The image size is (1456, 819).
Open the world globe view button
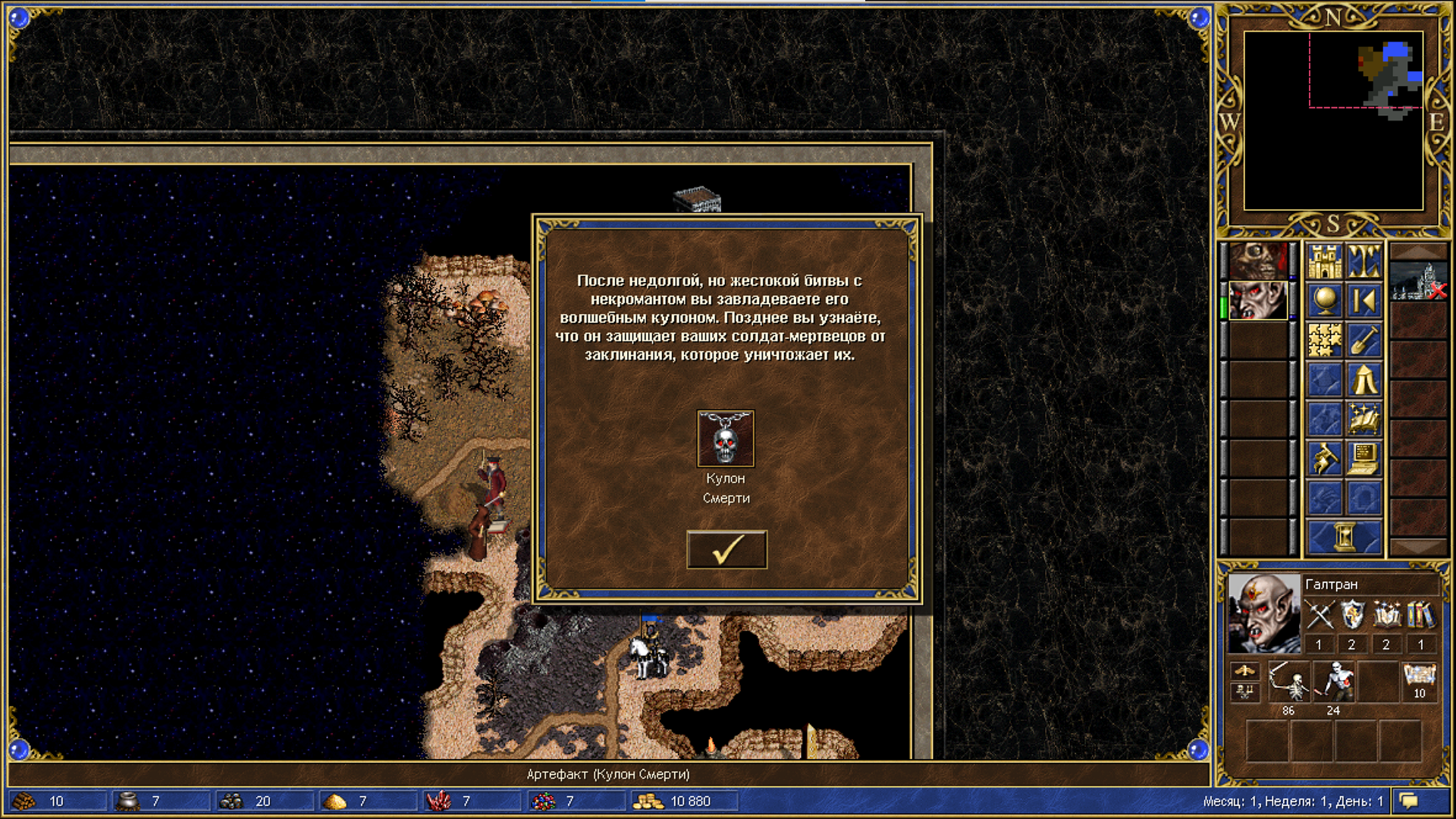click(1325, 301)
